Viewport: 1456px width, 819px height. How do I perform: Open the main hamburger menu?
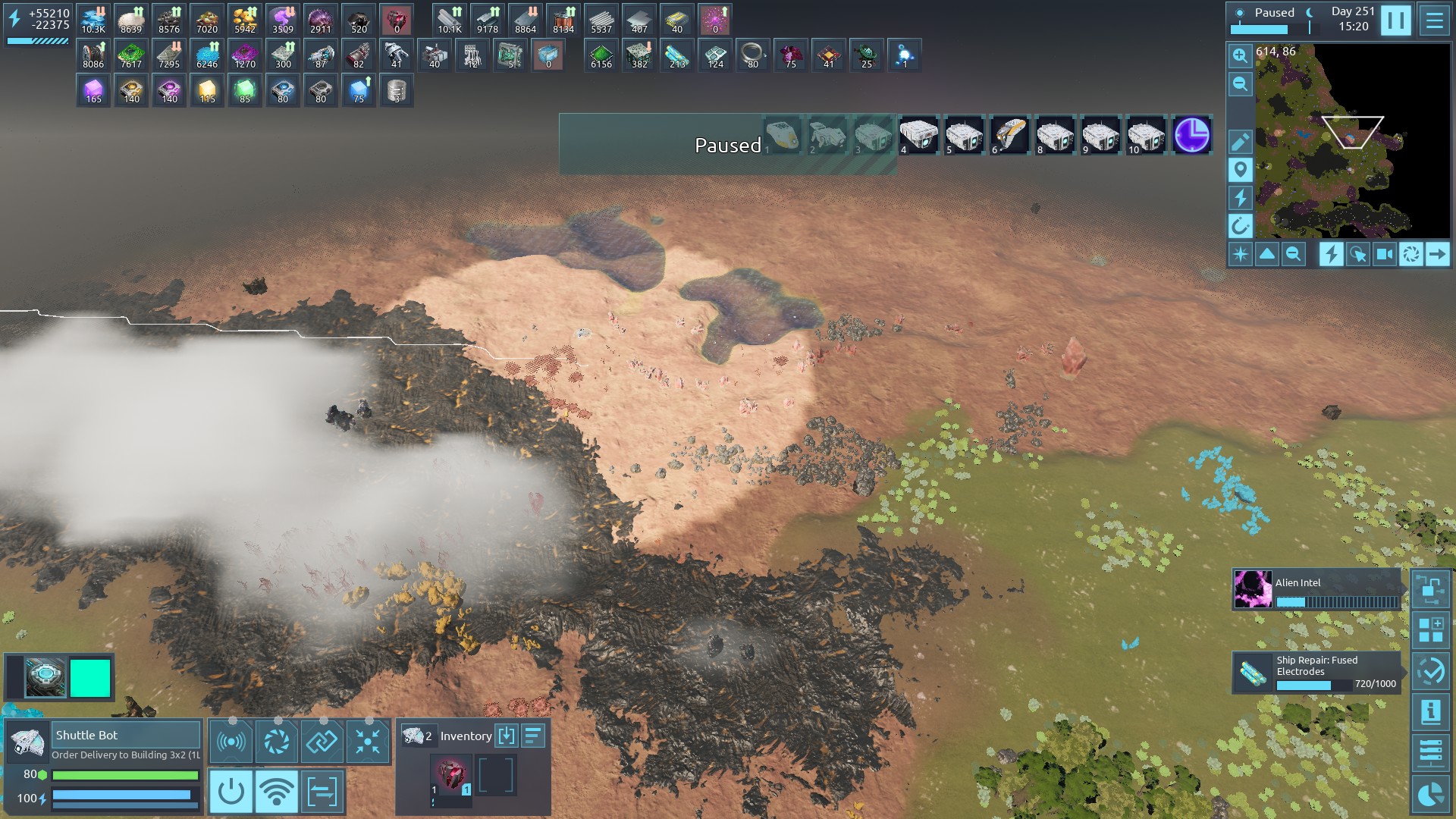(1434, 20)
